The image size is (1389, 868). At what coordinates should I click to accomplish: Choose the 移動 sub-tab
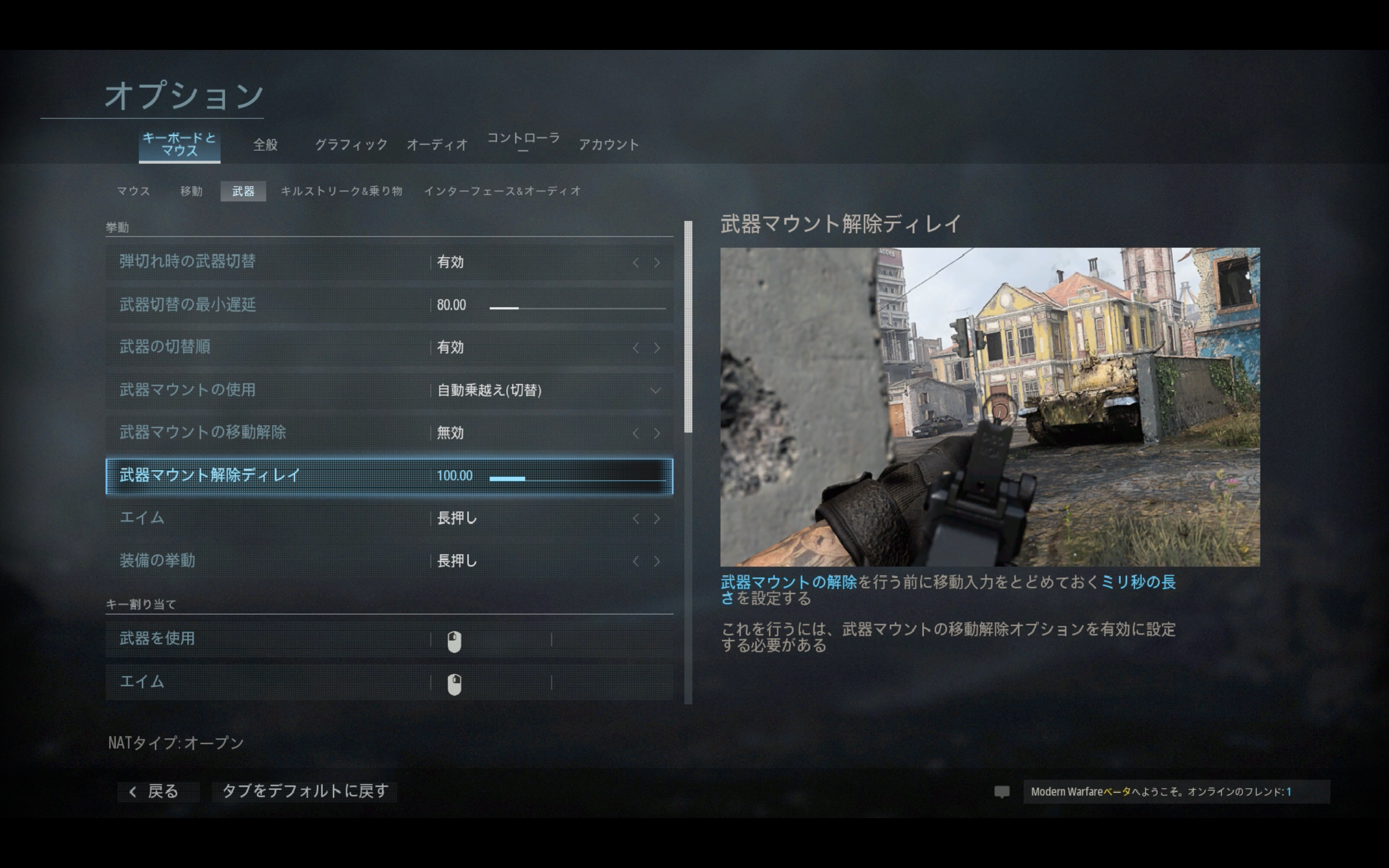tap(191, 191)
